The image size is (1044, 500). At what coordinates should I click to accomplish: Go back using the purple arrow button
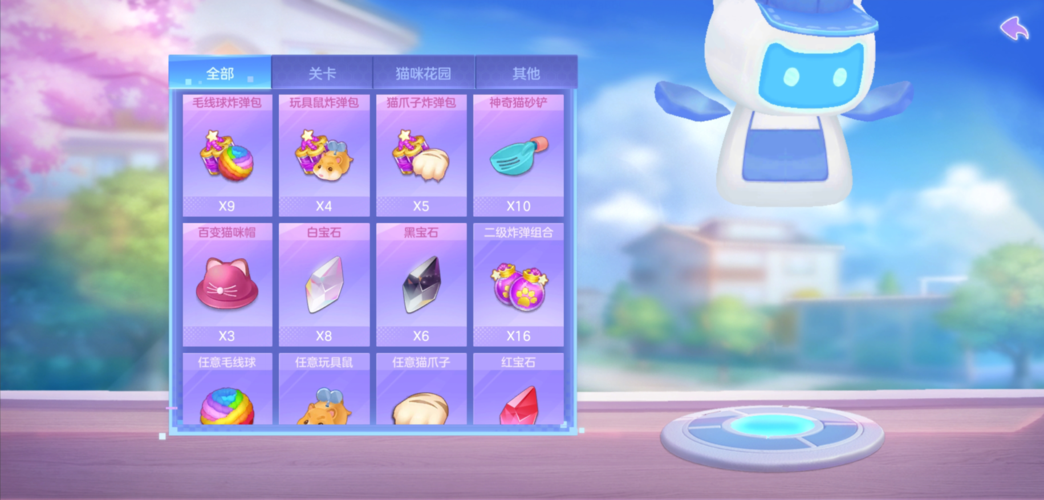coord(1014,28)
